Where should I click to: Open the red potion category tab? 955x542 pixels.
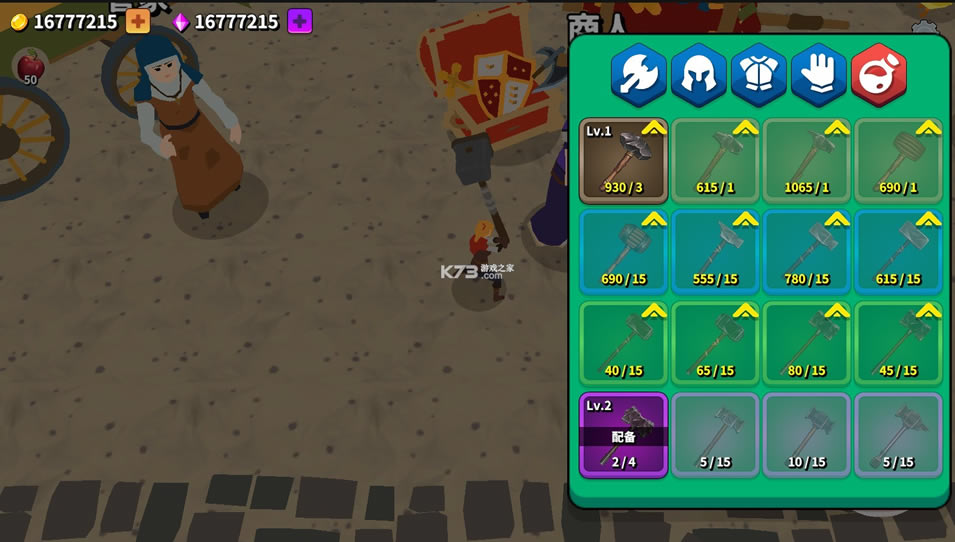click(x=878, y=75)
